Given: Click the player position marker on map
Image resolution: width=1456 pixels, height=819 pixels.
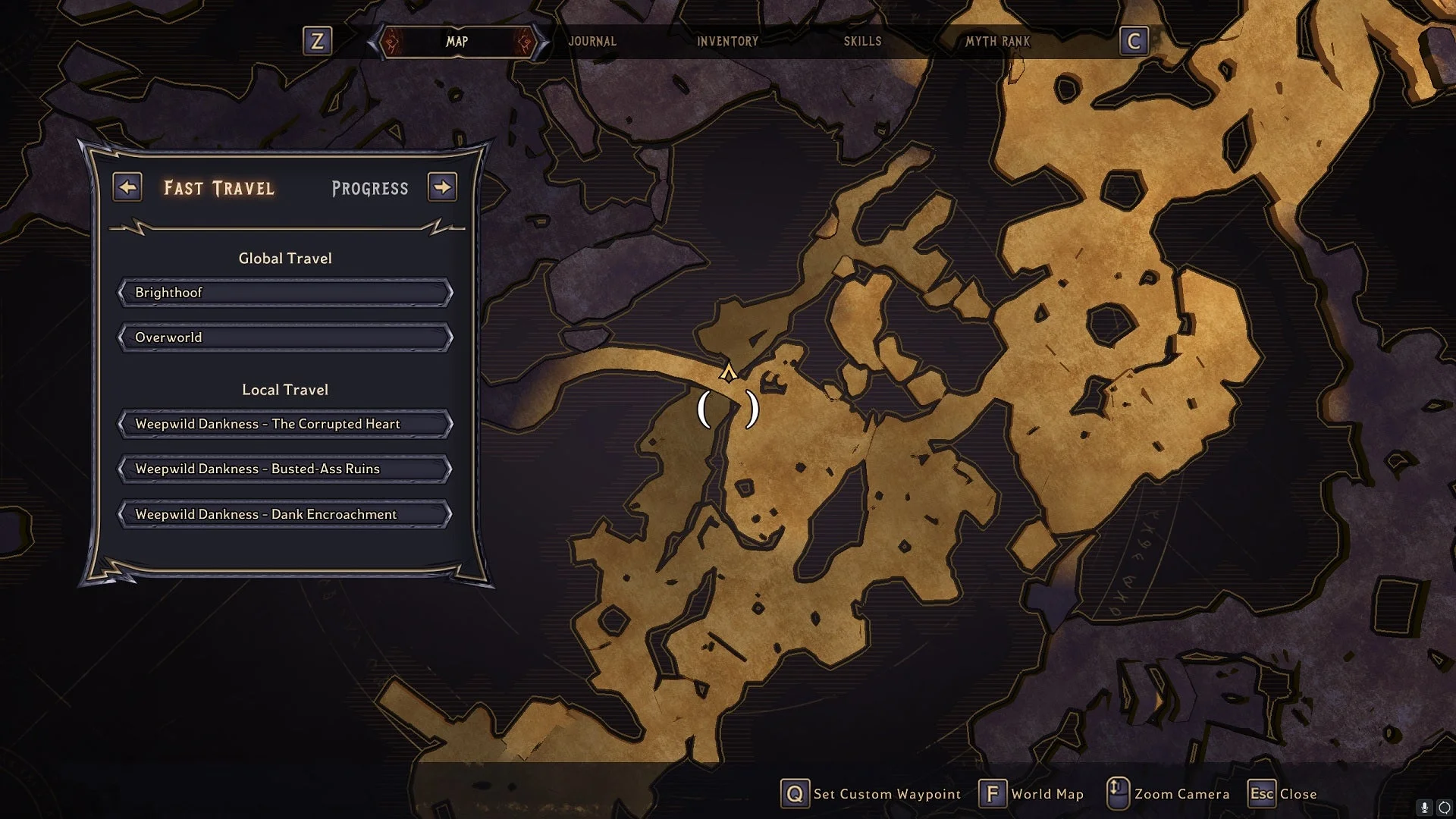Looking at the screenshot, I should click(728, 372).
